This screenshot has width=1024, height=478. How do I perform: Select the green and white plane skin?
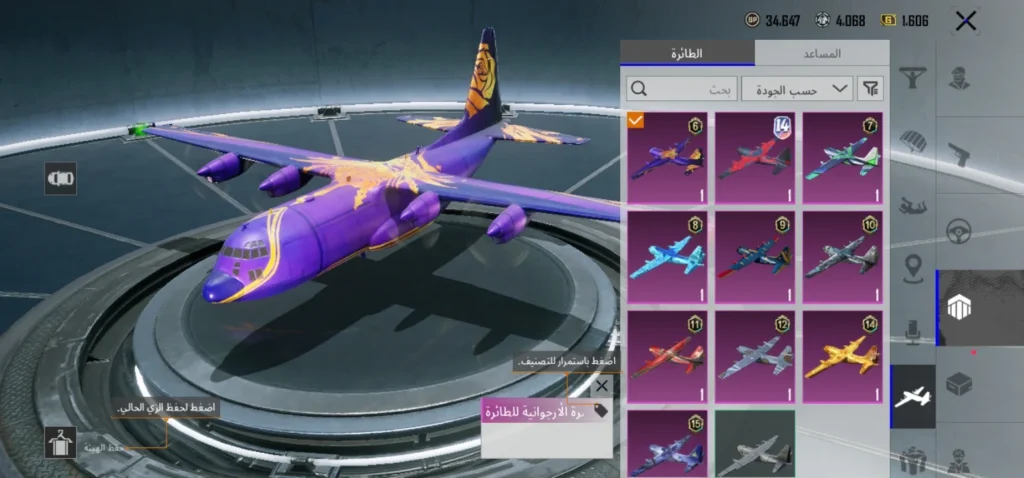tap(843, 158)
